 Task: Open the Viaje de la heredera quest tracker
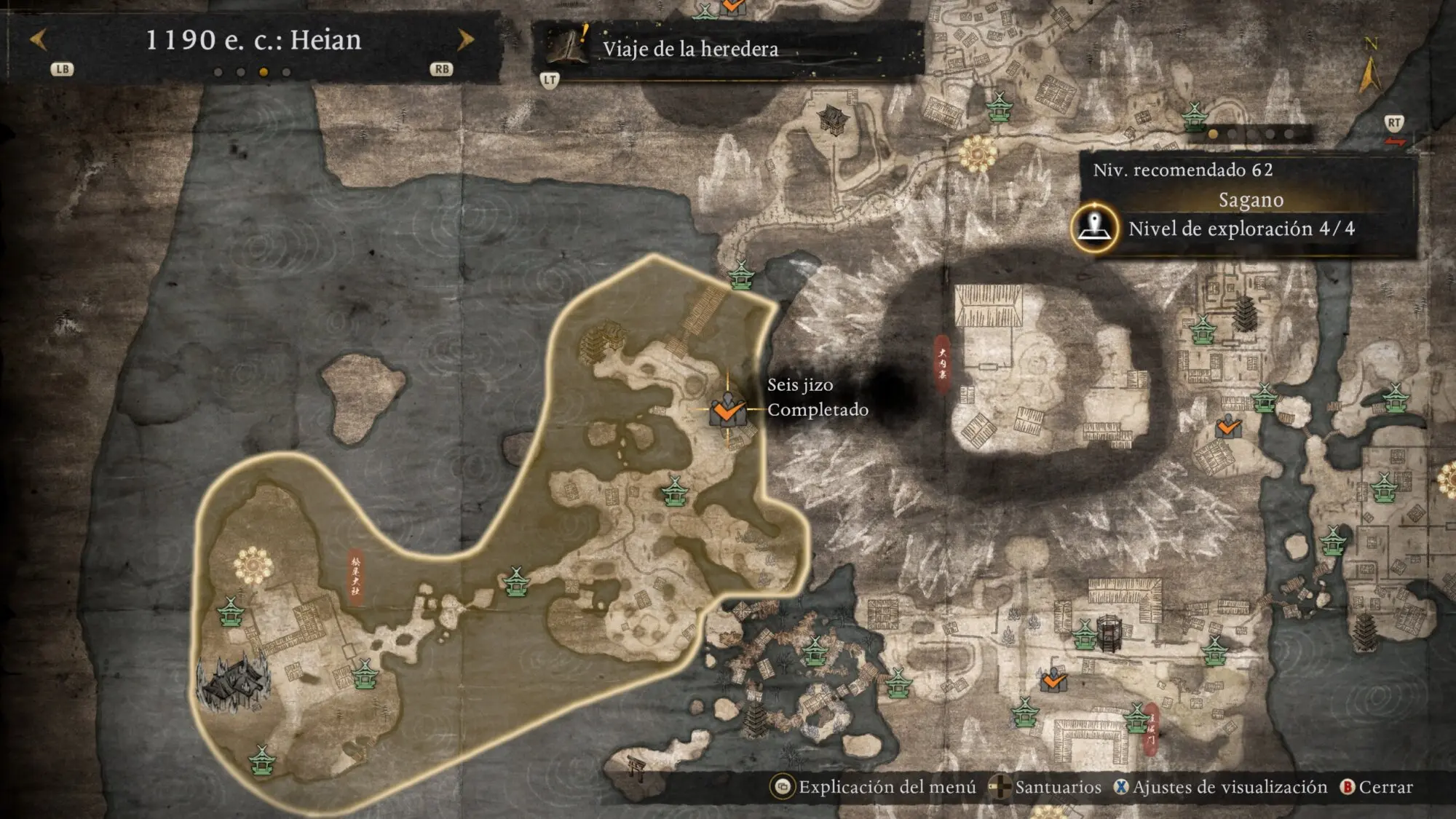[689, 49]
